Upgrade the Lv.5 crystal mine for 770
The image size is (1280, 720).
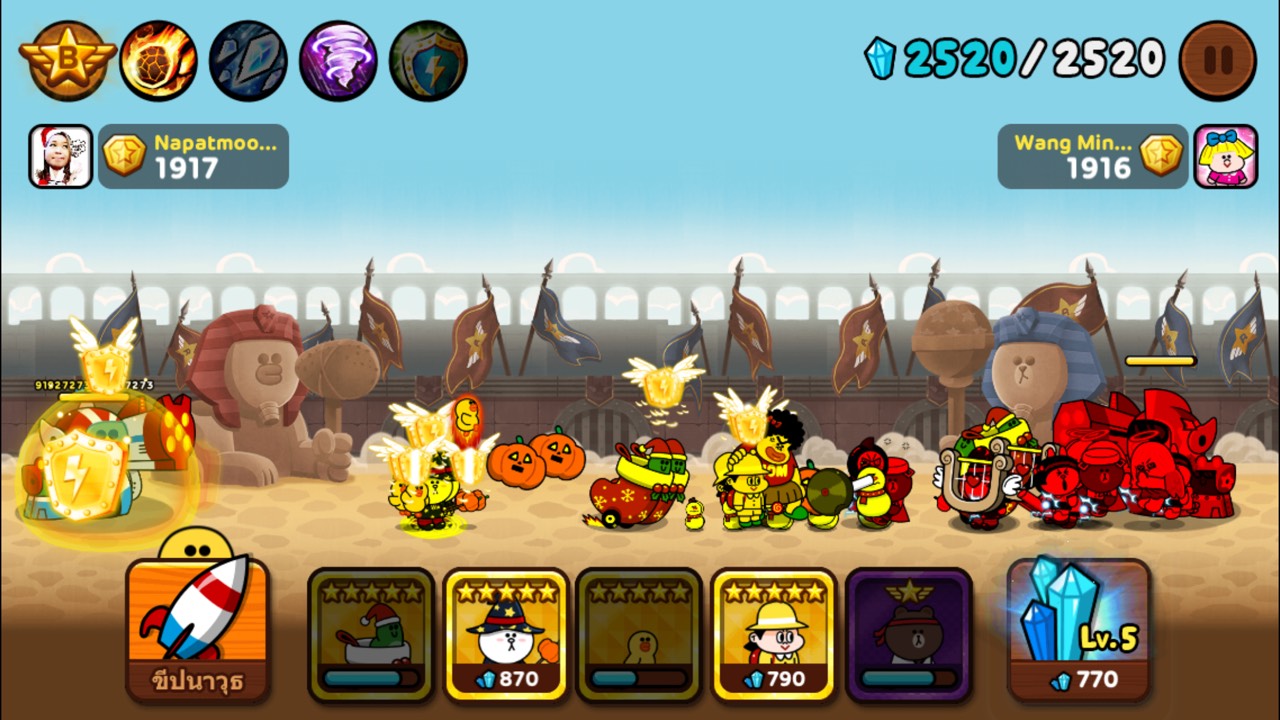(x=1078, y=630)
